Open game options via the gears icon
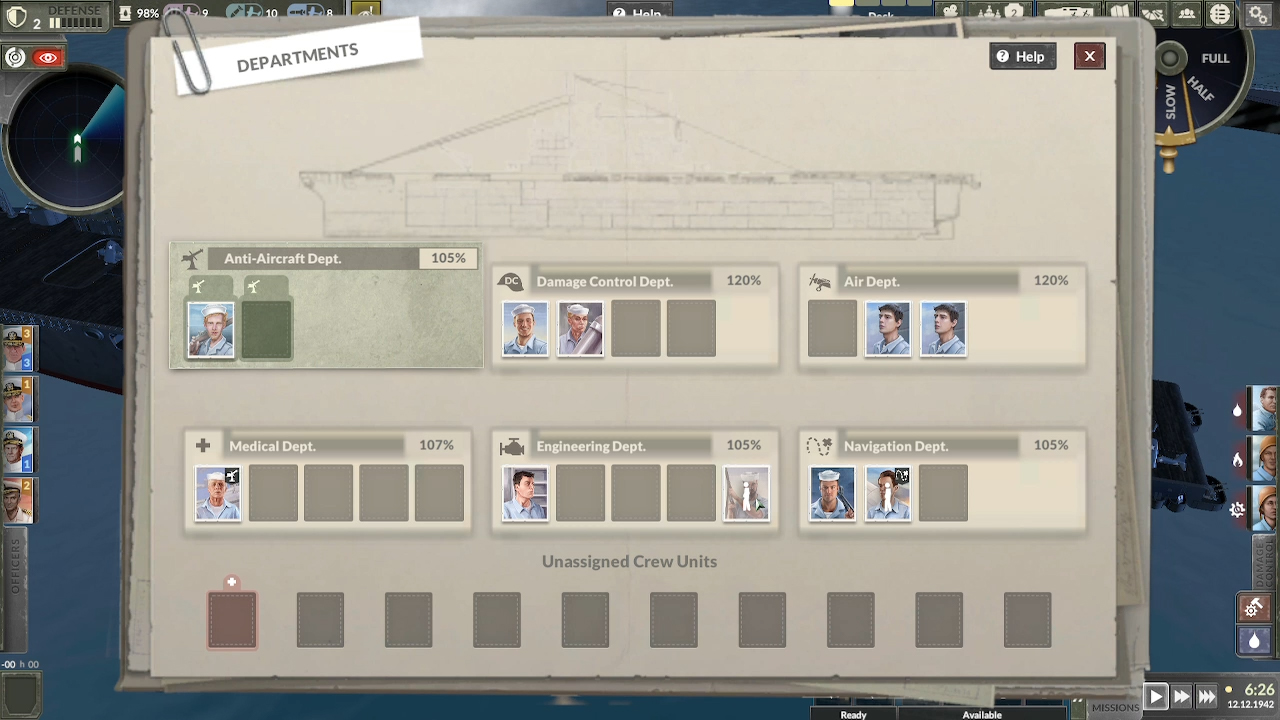The width and height of the screenshot is (1280, 720). point(1258,14)
